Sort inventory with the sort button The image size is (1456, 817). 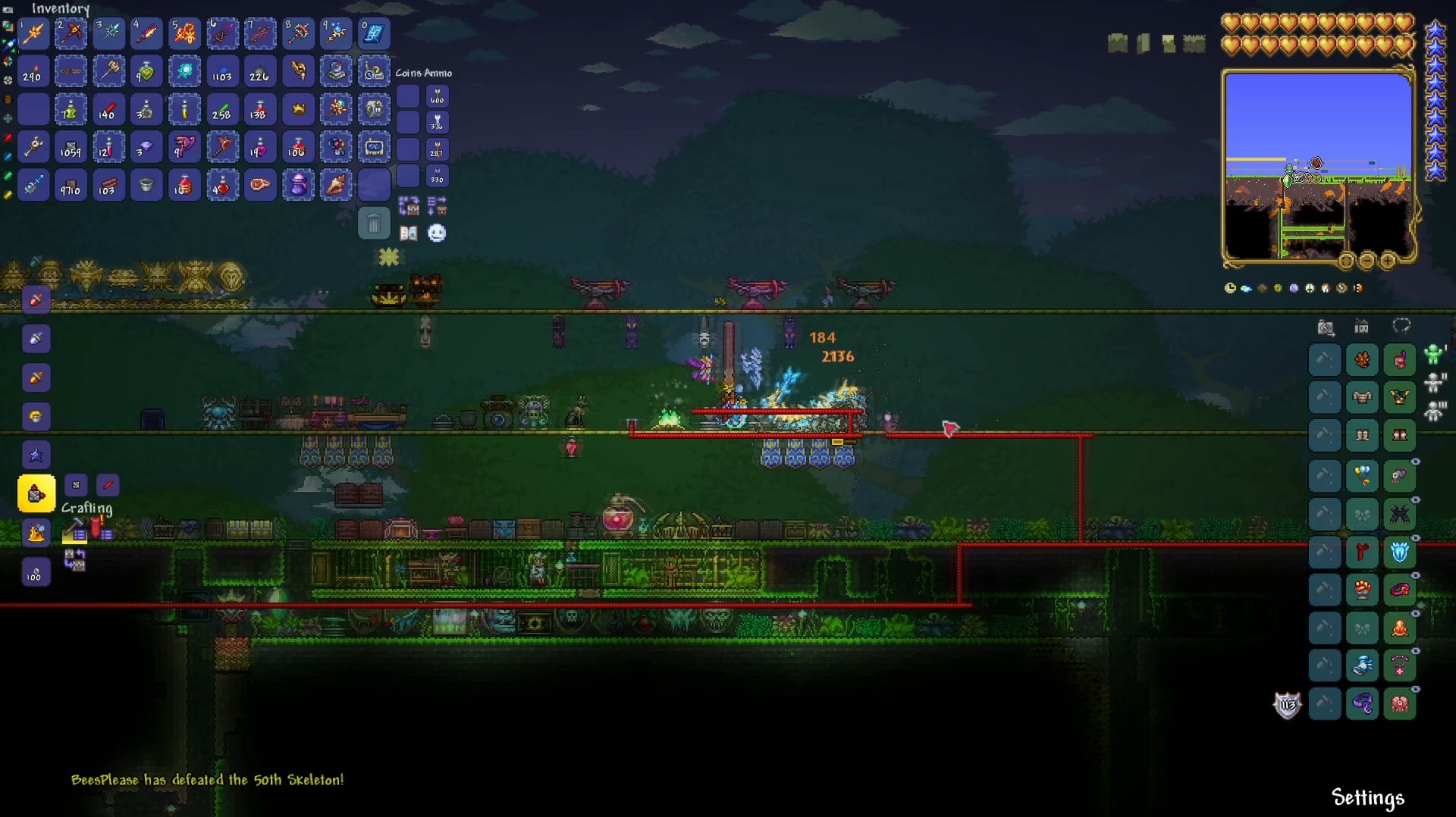point(437,205)
